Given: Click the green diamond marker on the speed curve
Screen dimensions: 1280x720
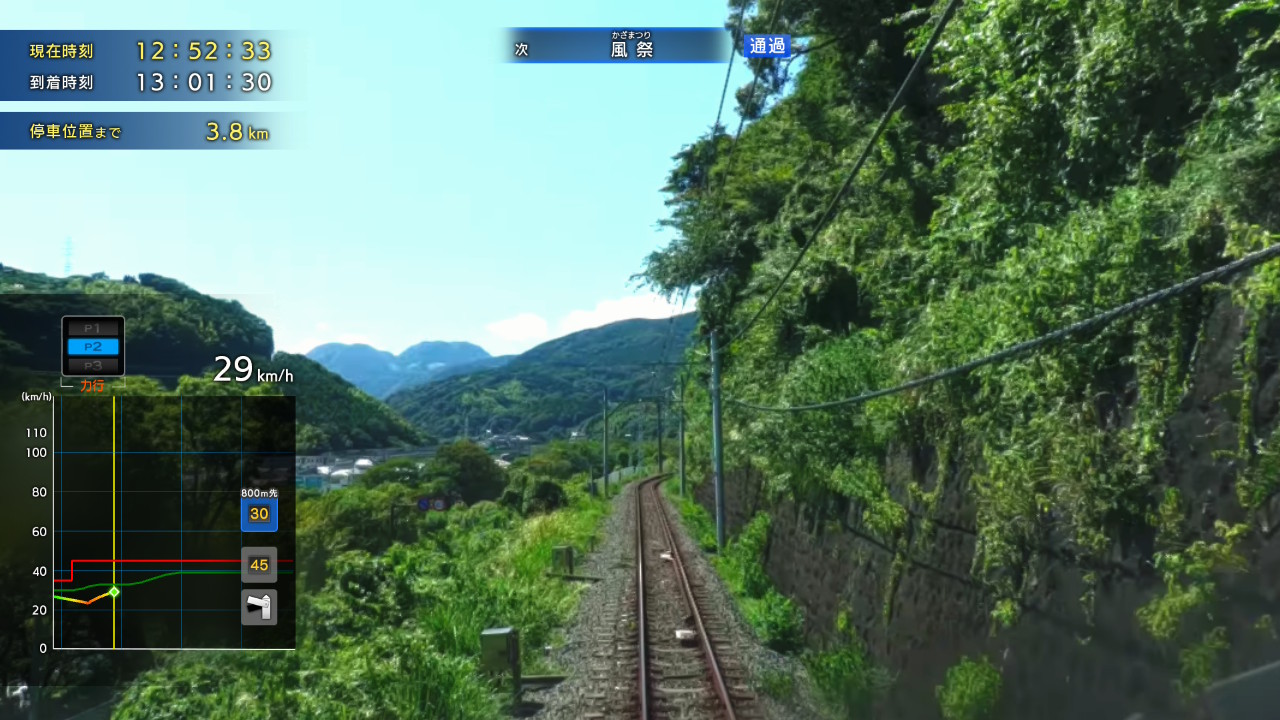Looking at the screenshot, I should pyautogui.click(x=113, y=592).
